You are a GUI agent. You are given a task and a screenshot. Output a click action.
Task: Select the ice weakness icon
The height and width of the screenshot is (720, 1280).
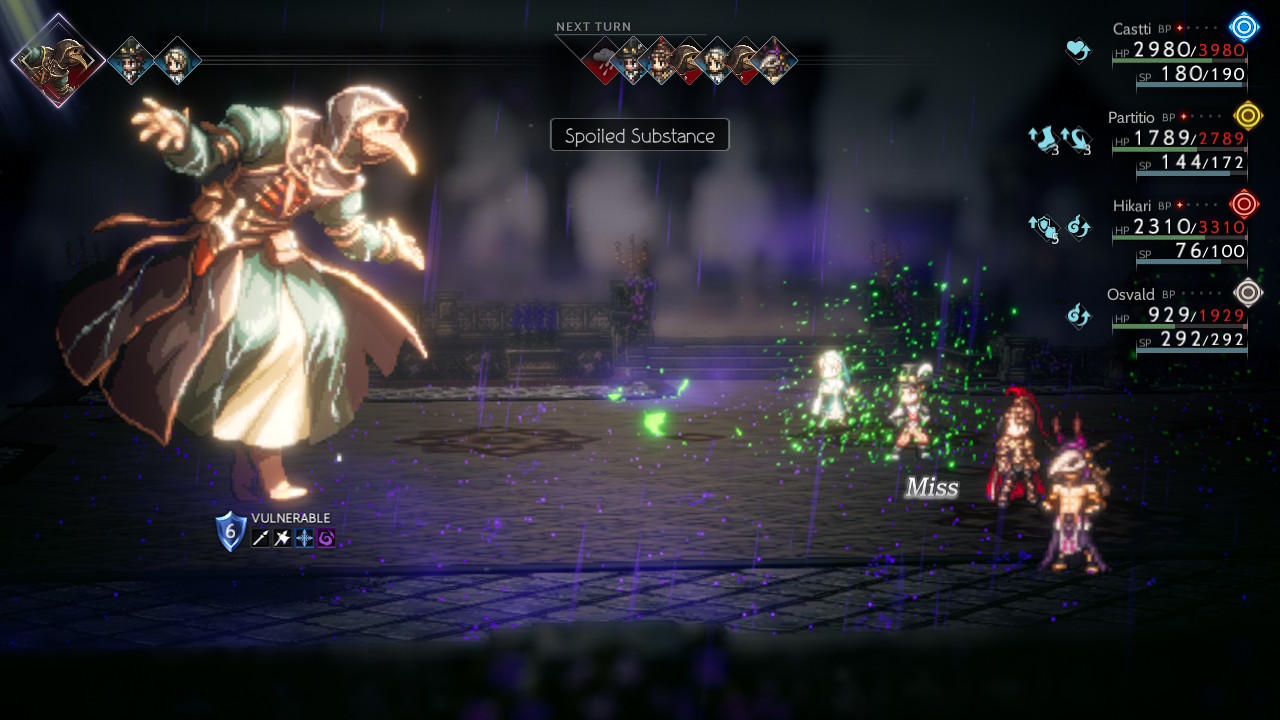pyautogui.click(x=304, y=538)
